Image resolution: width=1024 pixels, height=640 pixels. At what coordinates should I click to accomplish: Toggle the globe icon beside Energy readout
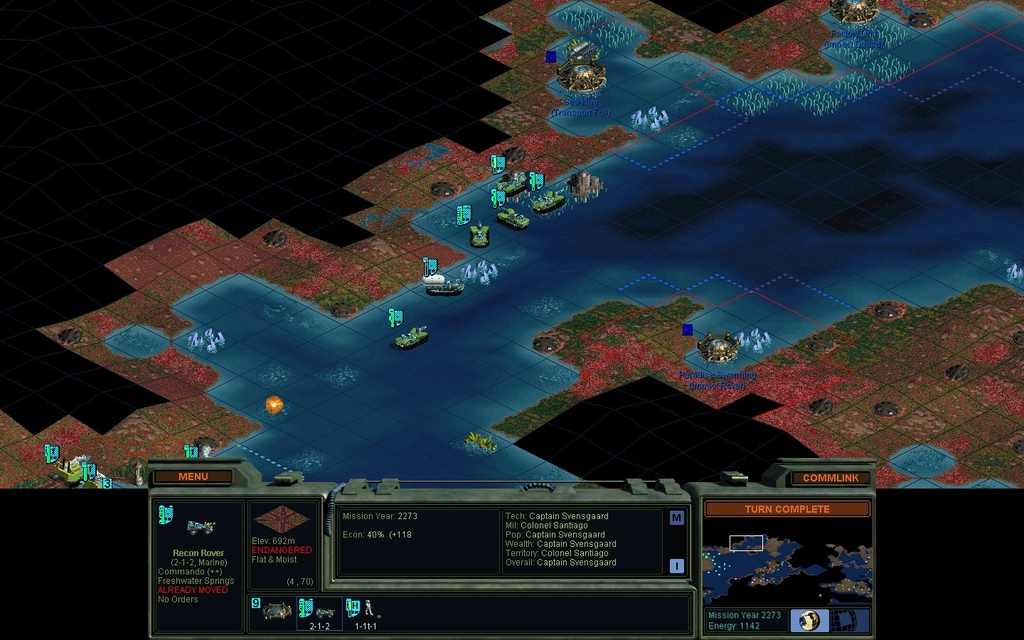[x=809, y=620]
